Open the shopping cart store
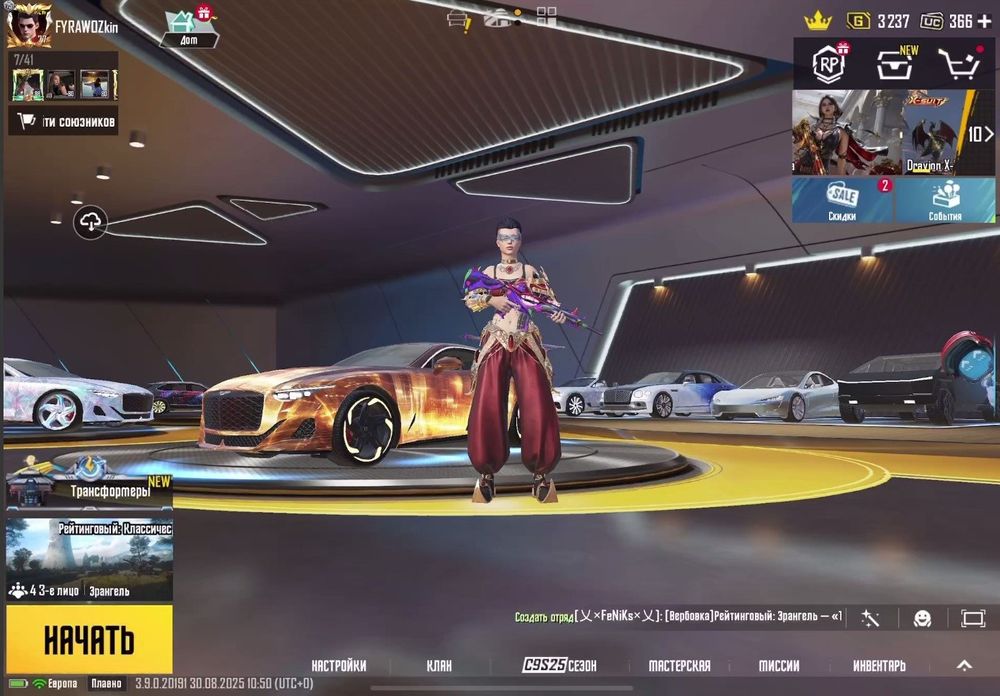The width and height of the screenshot is (1000, 696). point(958,64)
